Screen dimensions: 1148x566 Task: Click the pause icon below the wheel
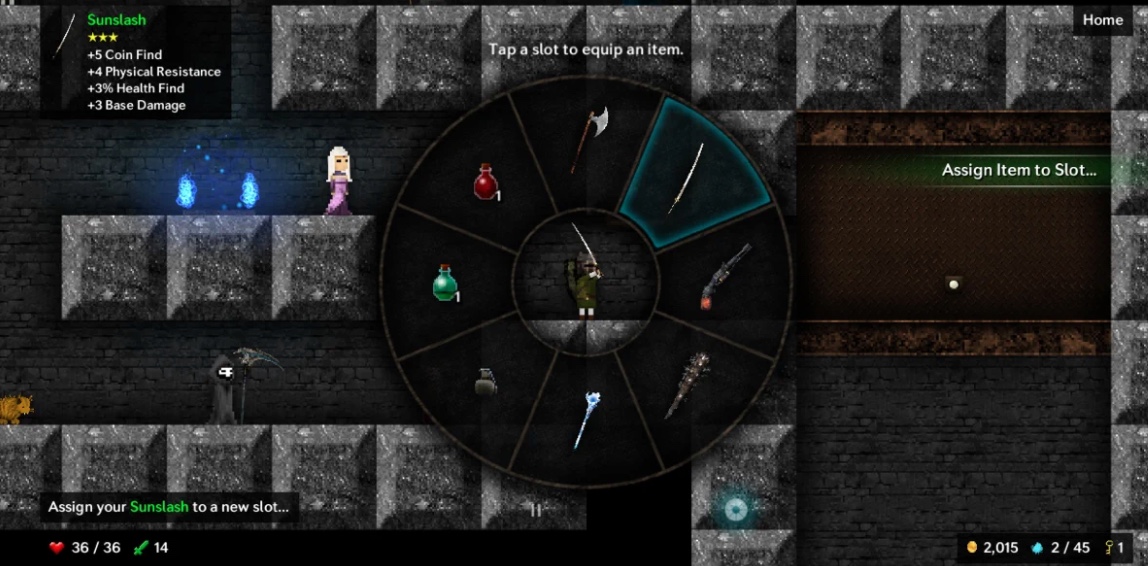click(535, 510)
